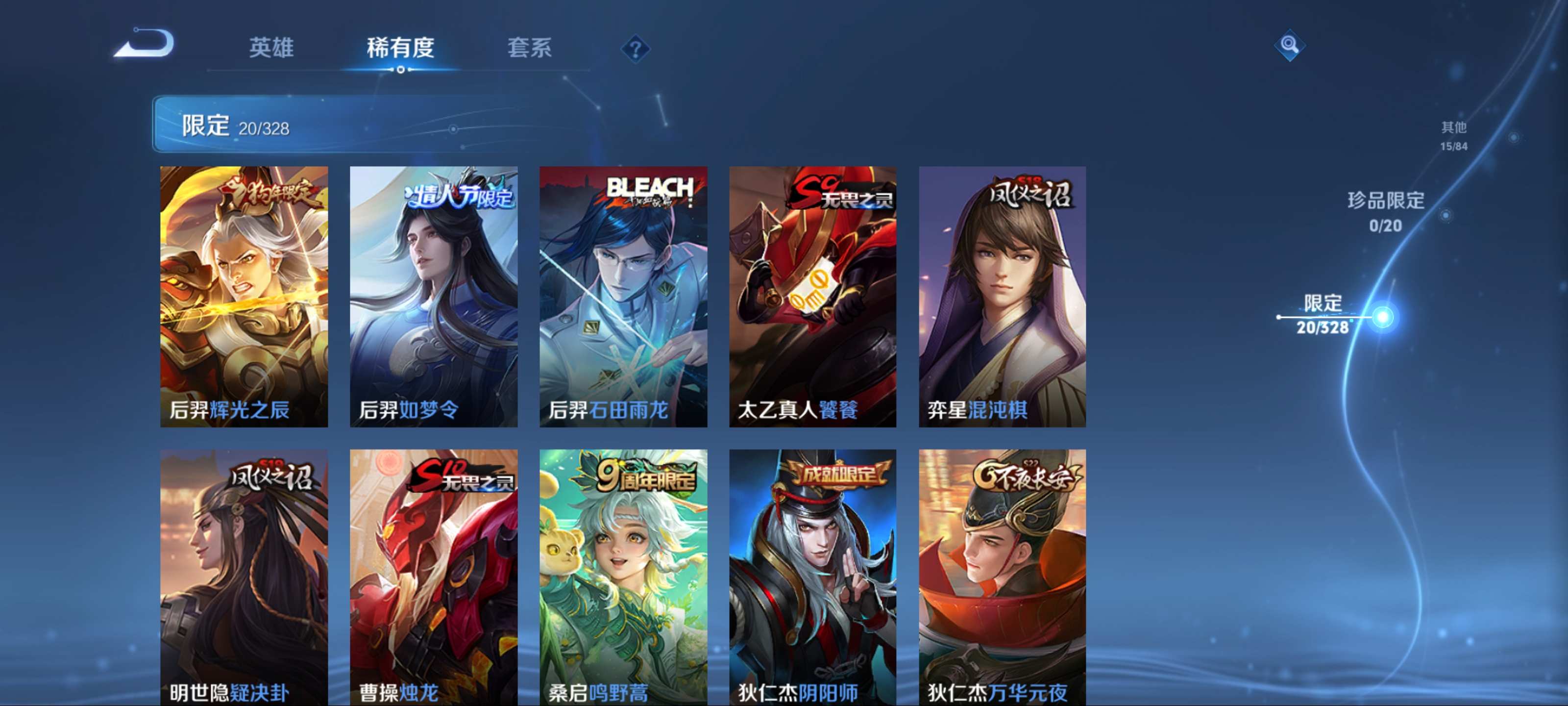Select the 太乙真人 饕餮 skin card
The width and height of the screenshot is (1568, 706).
(812, 296)
